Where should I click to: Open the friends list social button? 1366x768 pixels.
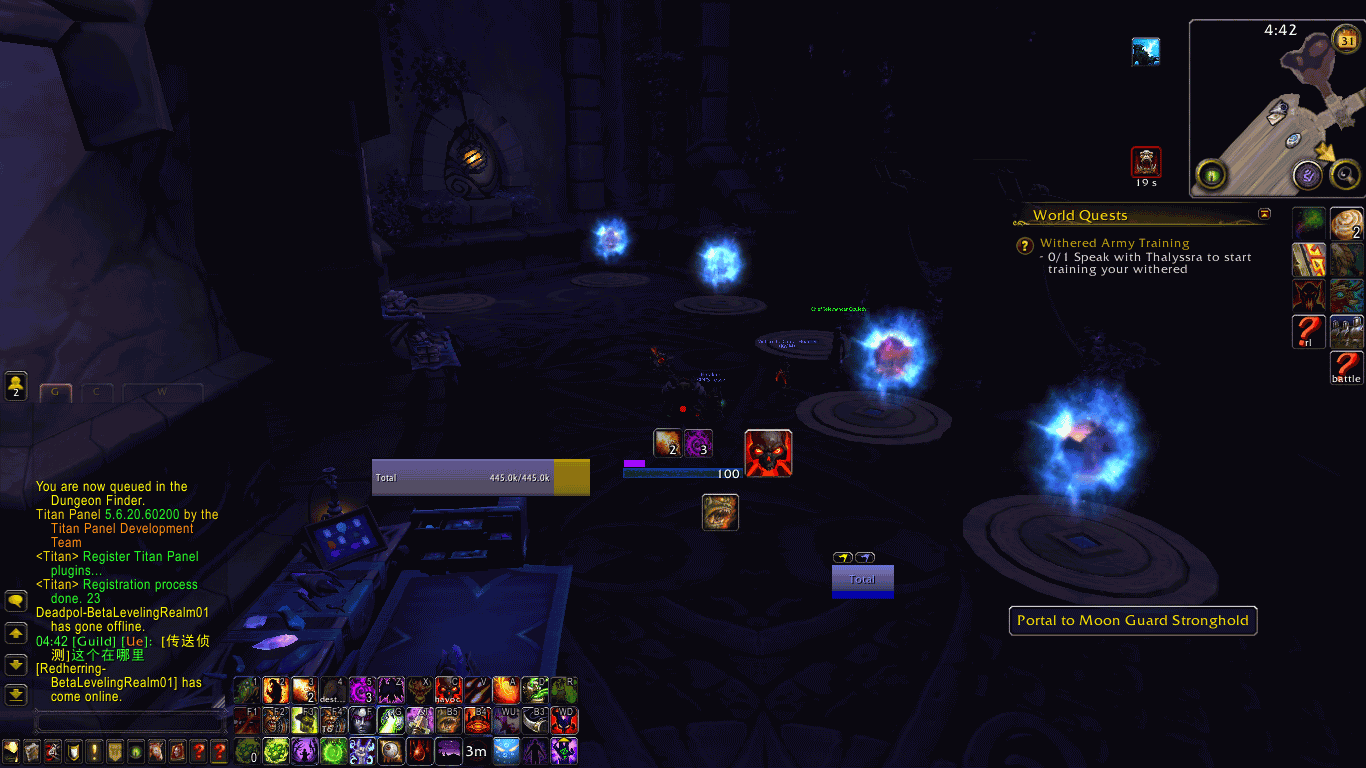16,385
